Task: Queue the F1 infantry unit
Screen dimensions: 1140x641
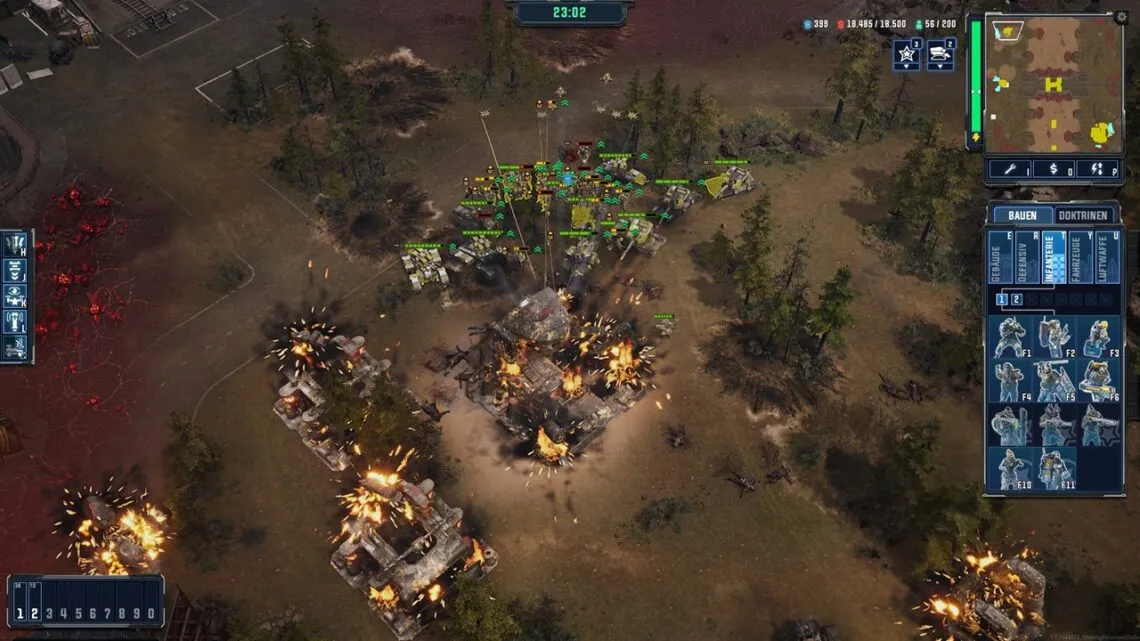Action: [1009, 338]
